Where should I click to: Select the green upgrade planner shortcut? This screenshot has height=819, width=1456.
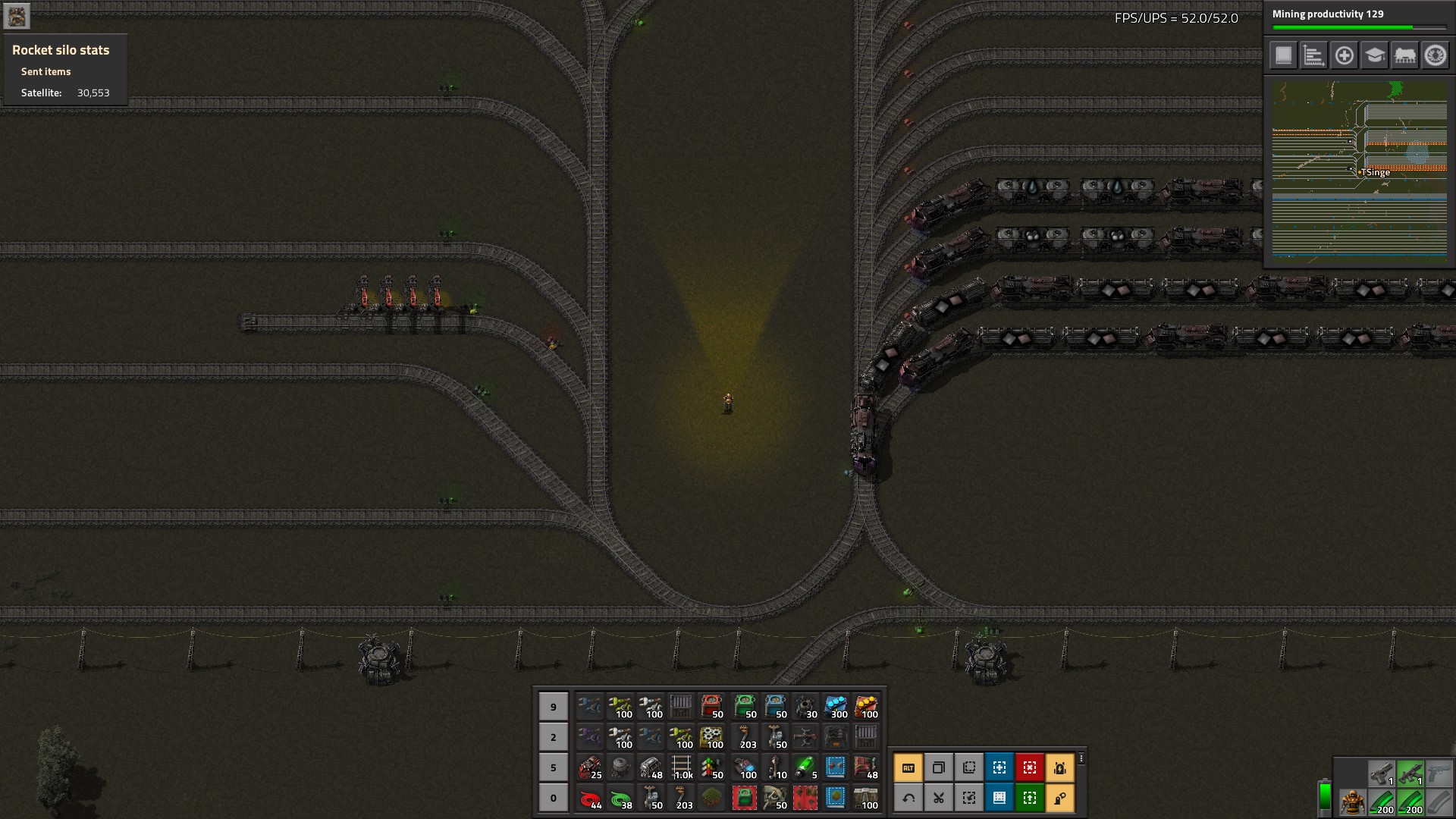[x=1029, y=798]
